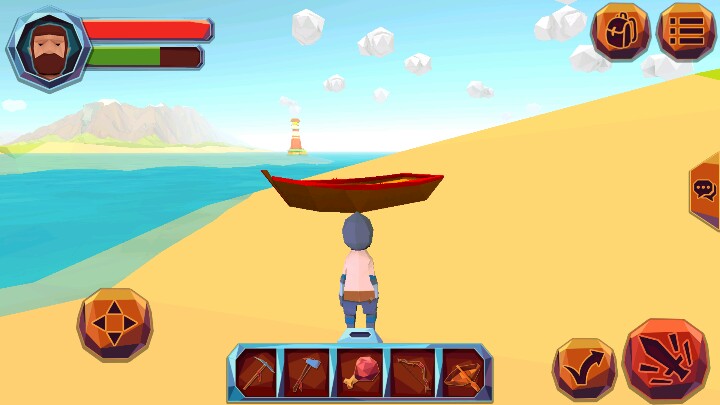Tap the movement directional pad
This screenshot has width=720, height=405.
point(114,324)
